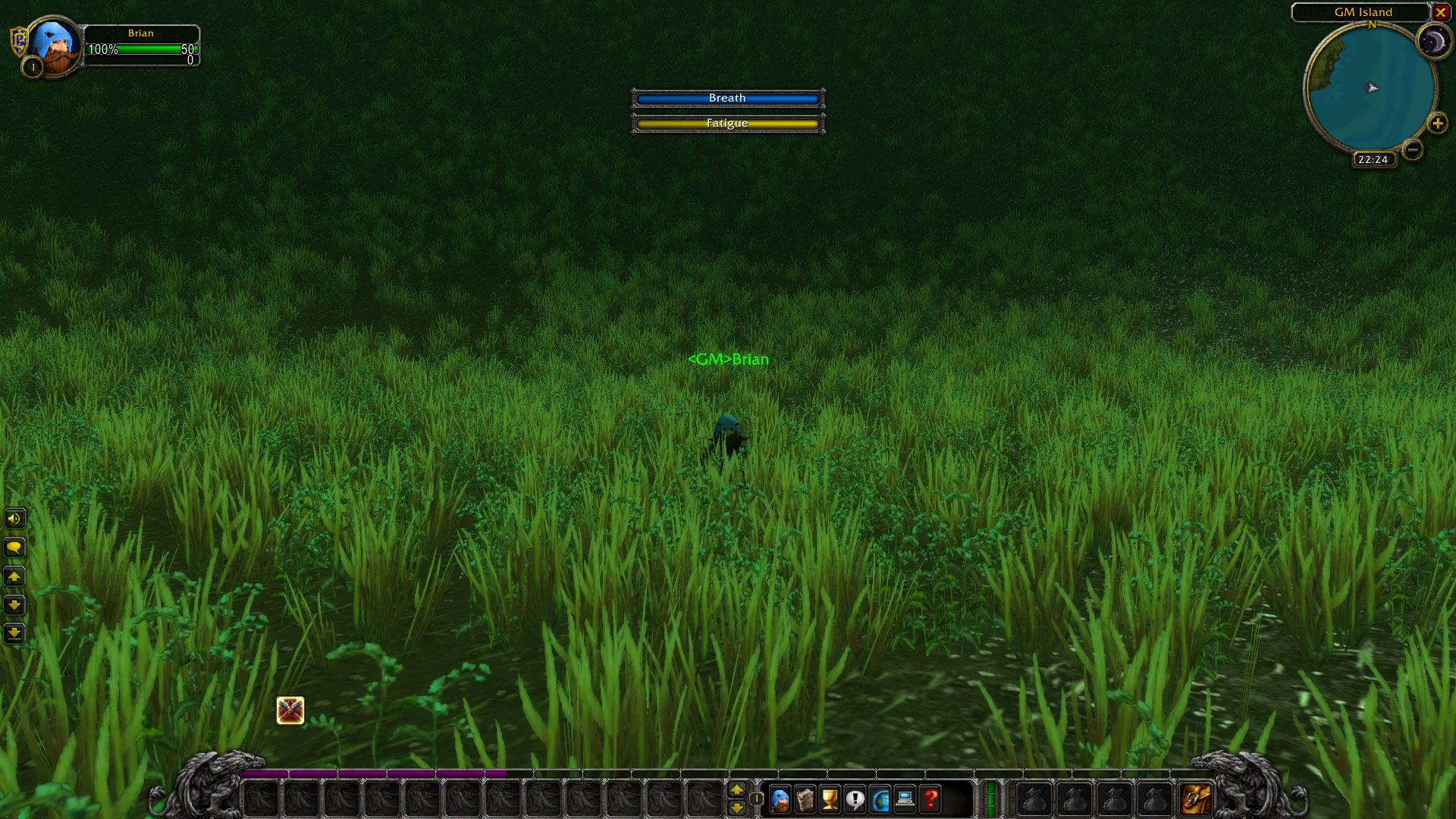Open the Character Info panel
The image size is (1456, 819).
(x=779, y=799)
